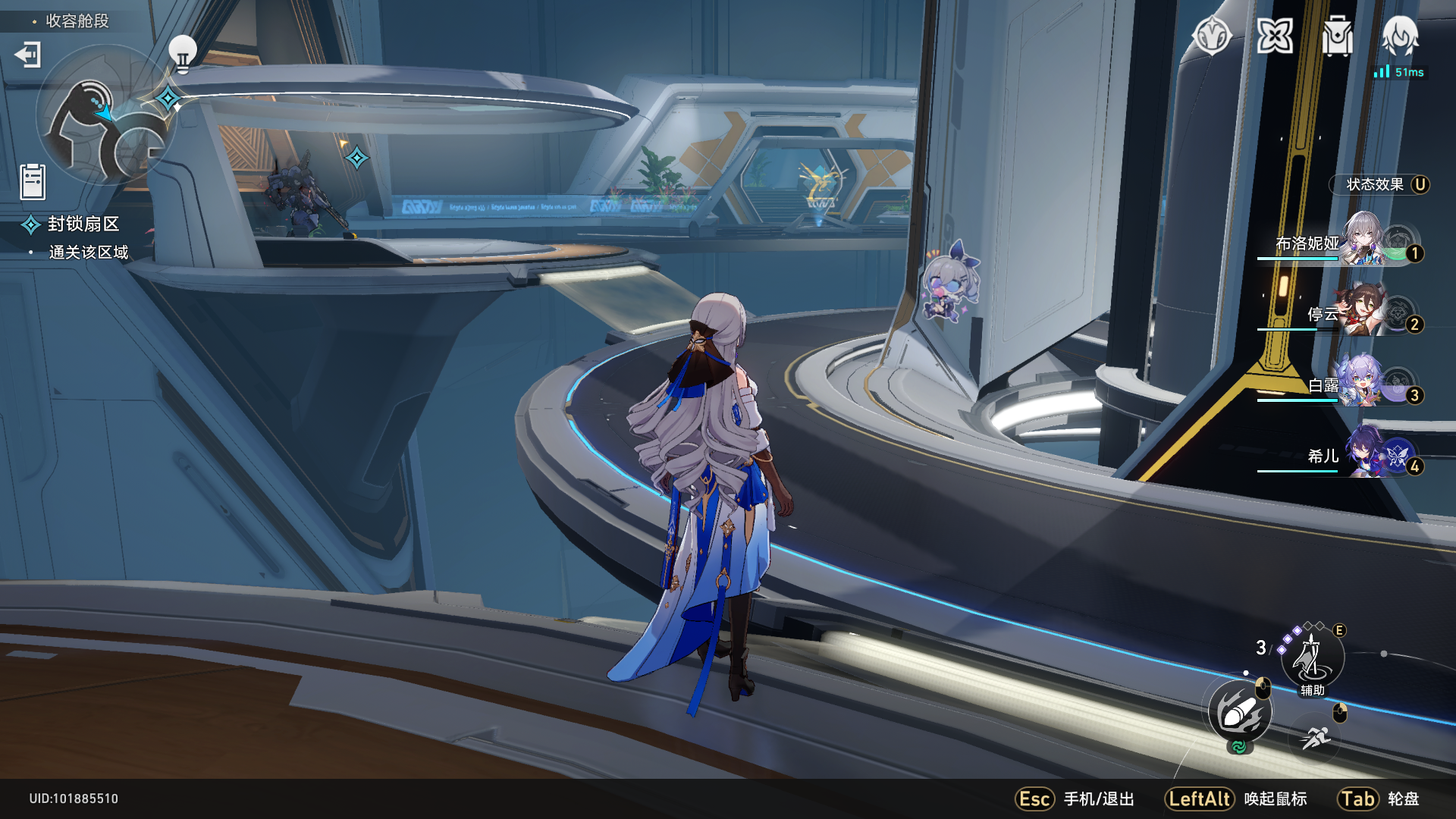The height and width of the screenshot is (819, 1456).
Task: Click the 轮盘 wheel label
Action: 1403,799
